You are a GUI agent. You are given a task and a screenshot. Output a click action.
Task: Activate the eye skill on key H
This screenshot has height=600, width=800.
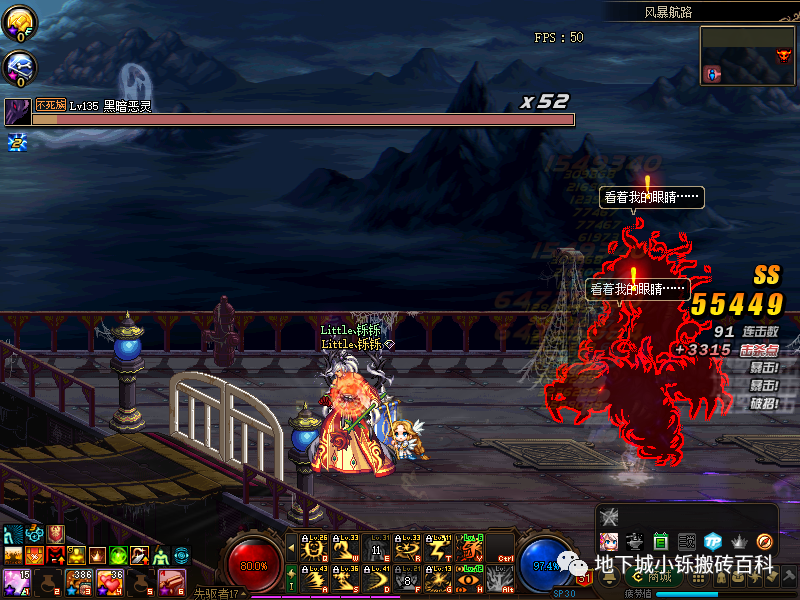pyautogui.click(x=468, y=579)
